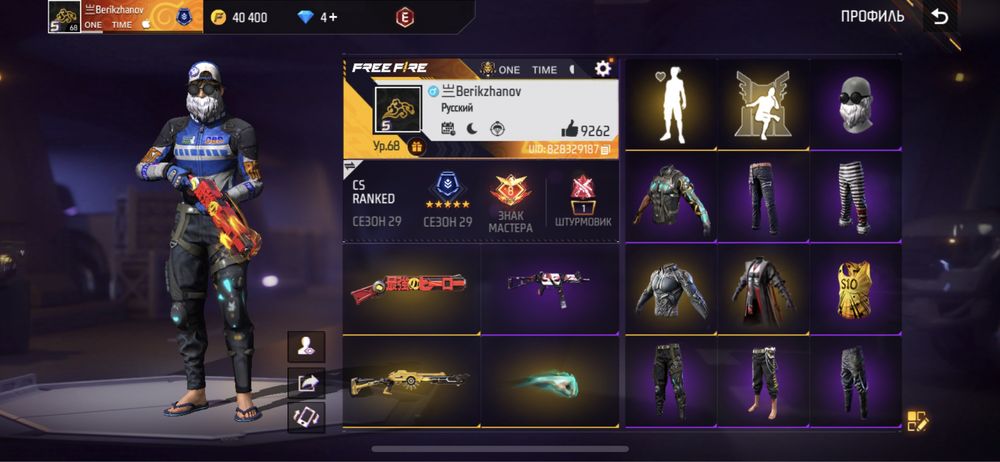
Task: Click the share arrow button
Action: (306, 381)
